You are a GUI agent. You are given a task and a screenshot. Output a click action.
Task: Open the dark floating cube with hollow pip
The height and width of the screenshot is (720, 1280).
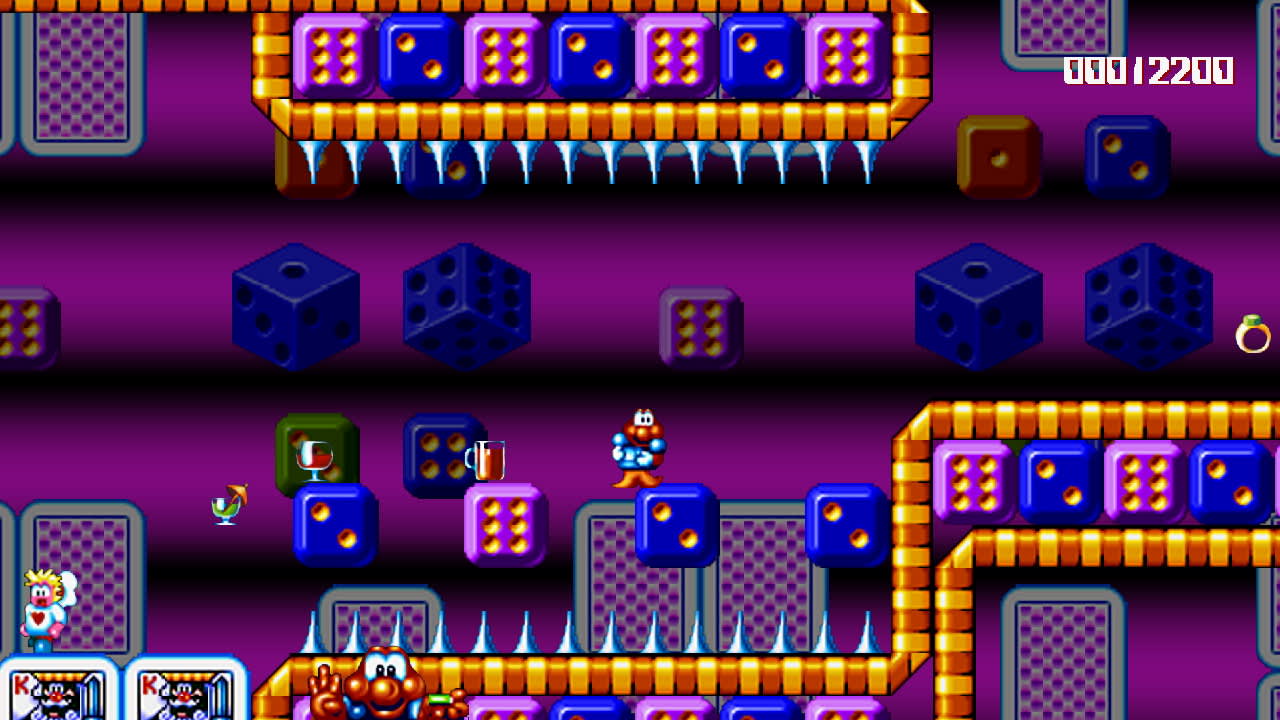295,307
